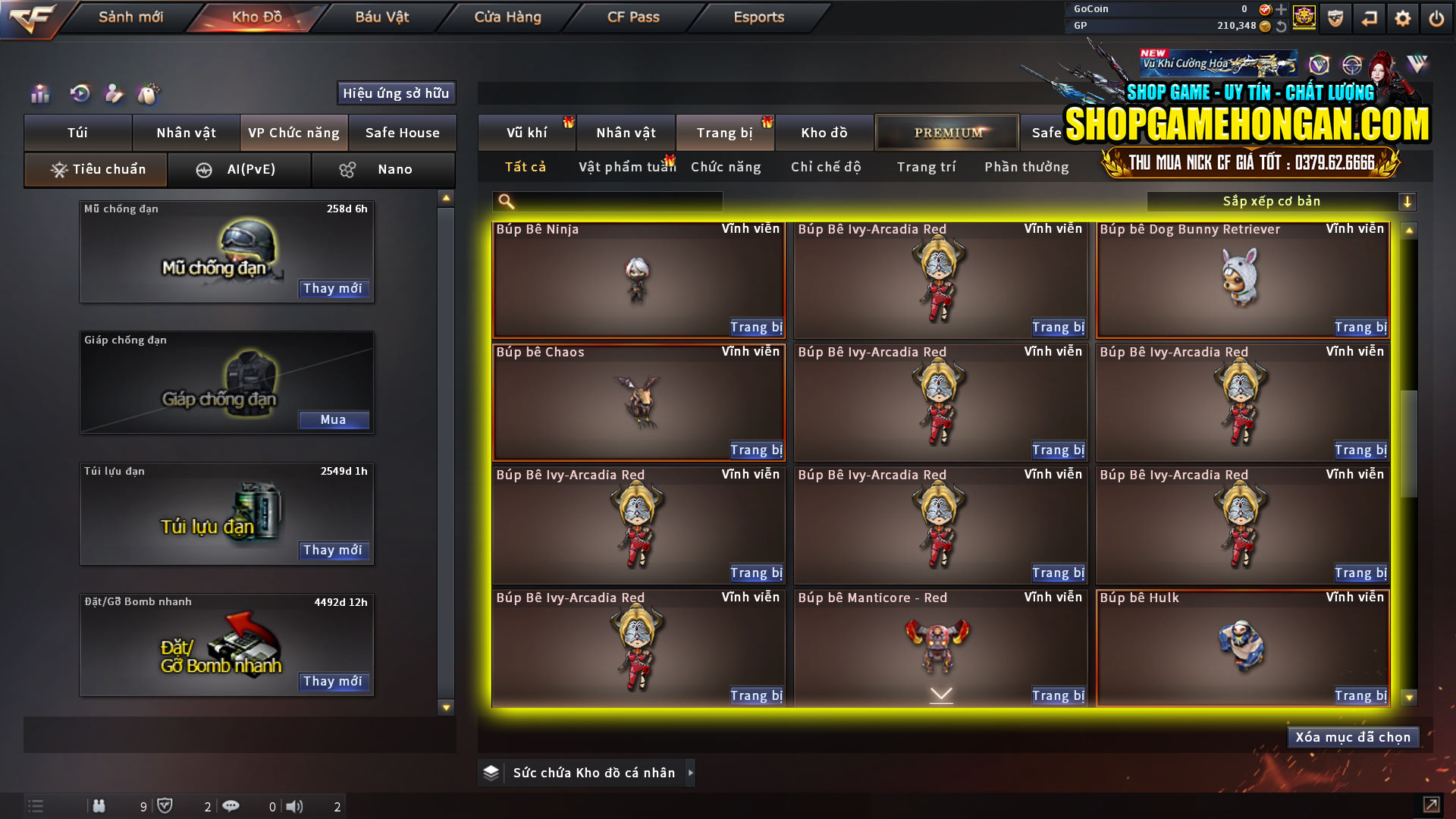Toggle the speaker icon in the status bar

tap(295, 806)
